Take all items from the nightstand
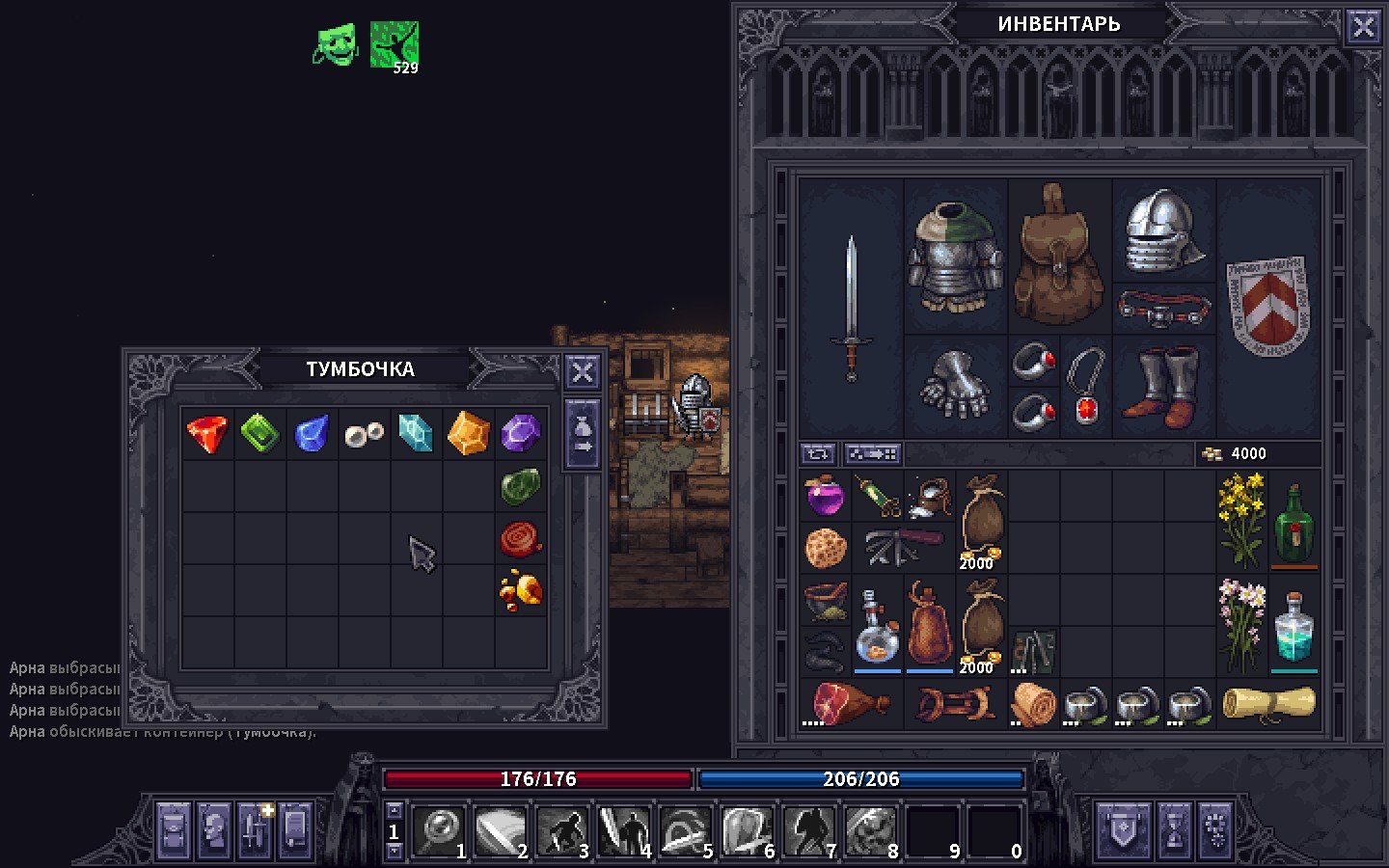The width and height of the screenshot is (1389, 868). pos(583,435)
